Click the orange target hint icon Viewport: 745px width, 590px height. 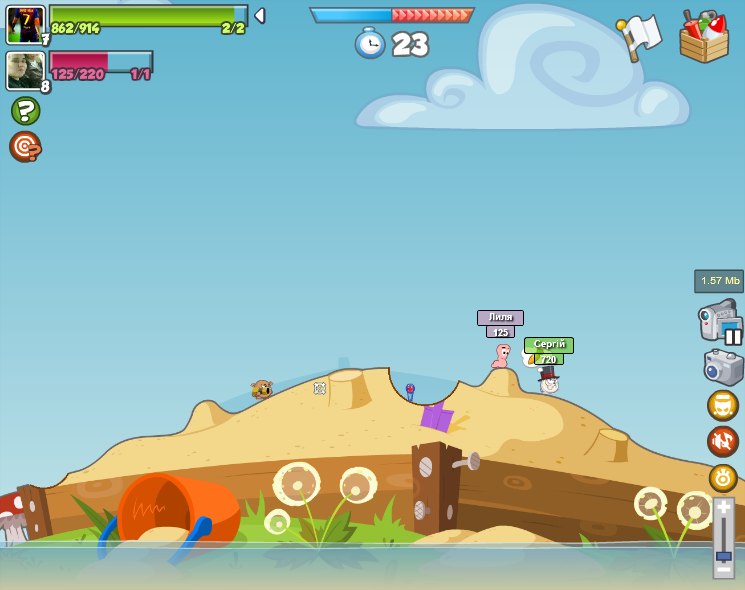pos(25,147)
